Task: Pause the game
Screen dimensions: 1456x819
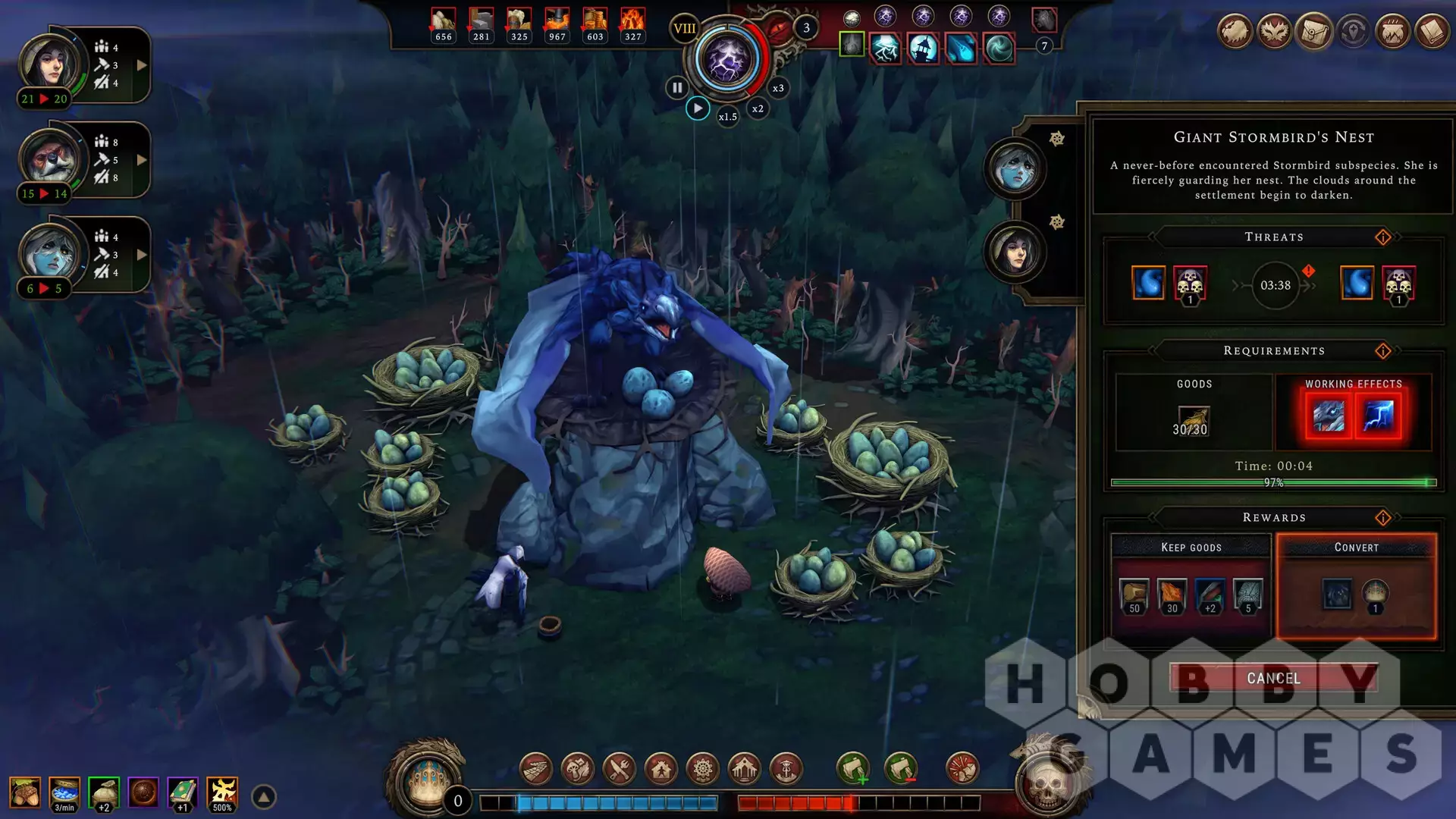Action: [677, 87]
